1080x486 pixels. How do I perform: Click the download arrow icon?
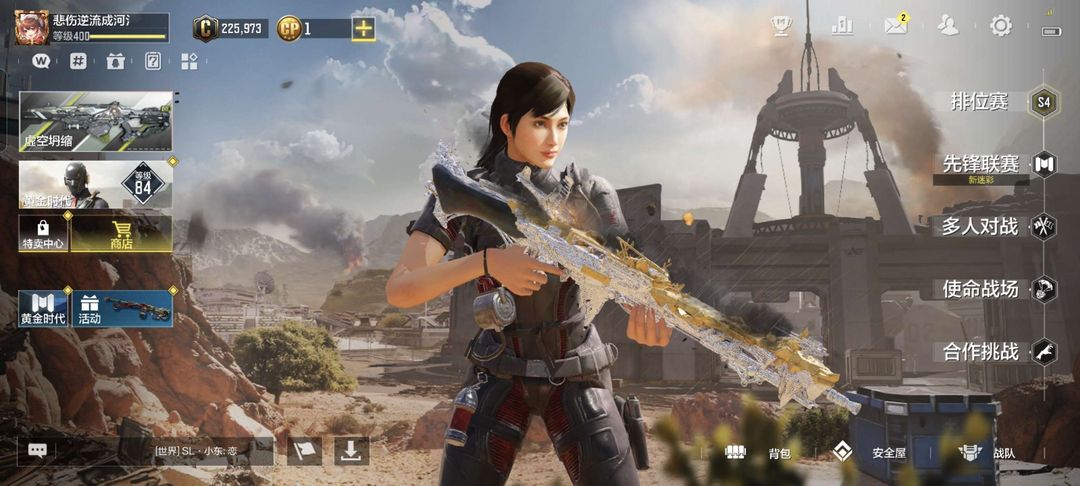coord(350,451)
